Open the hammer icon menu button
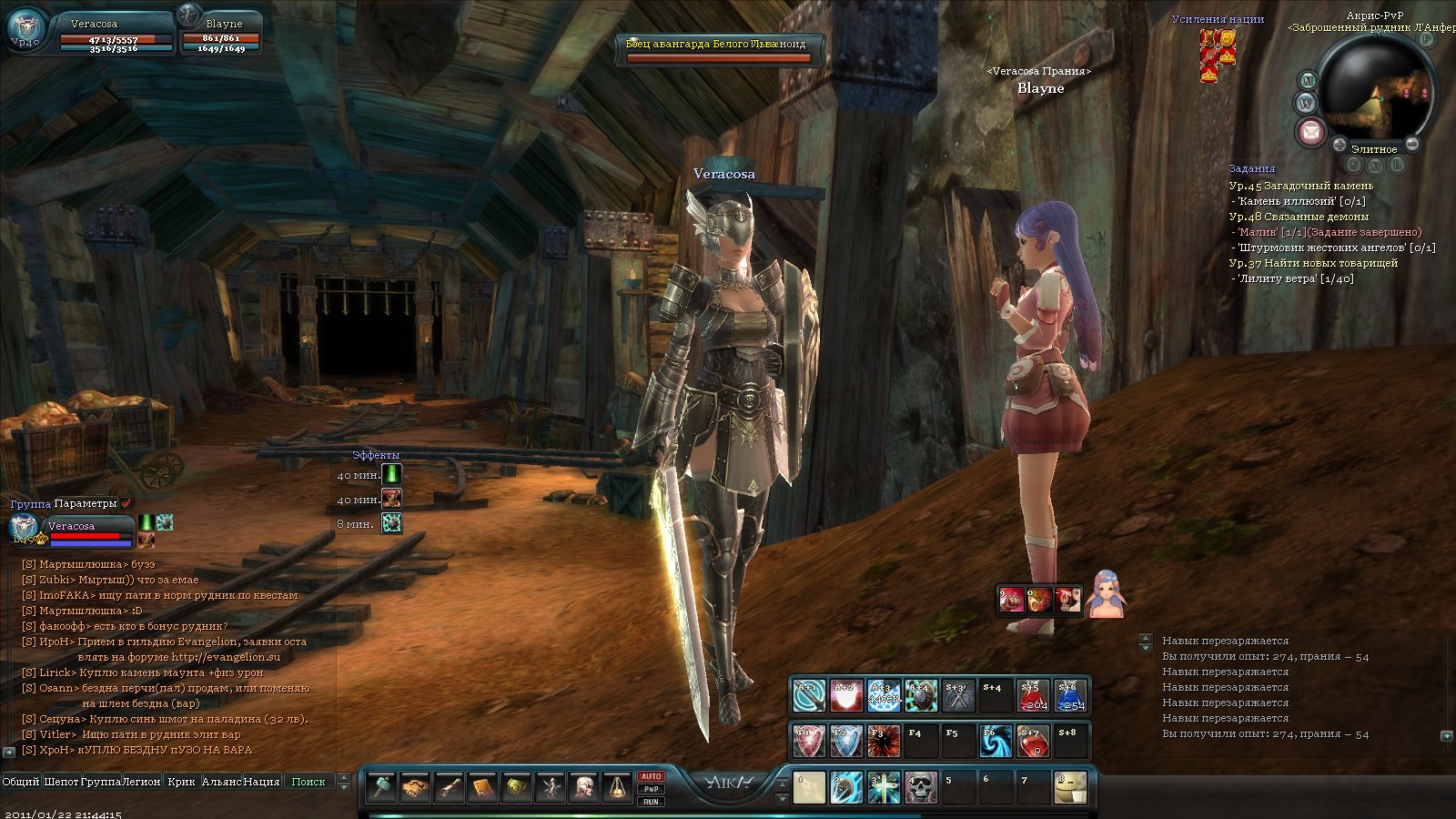Image resolution: width=1456 pixels, height=819 pixels. click(x=381, y=788)
